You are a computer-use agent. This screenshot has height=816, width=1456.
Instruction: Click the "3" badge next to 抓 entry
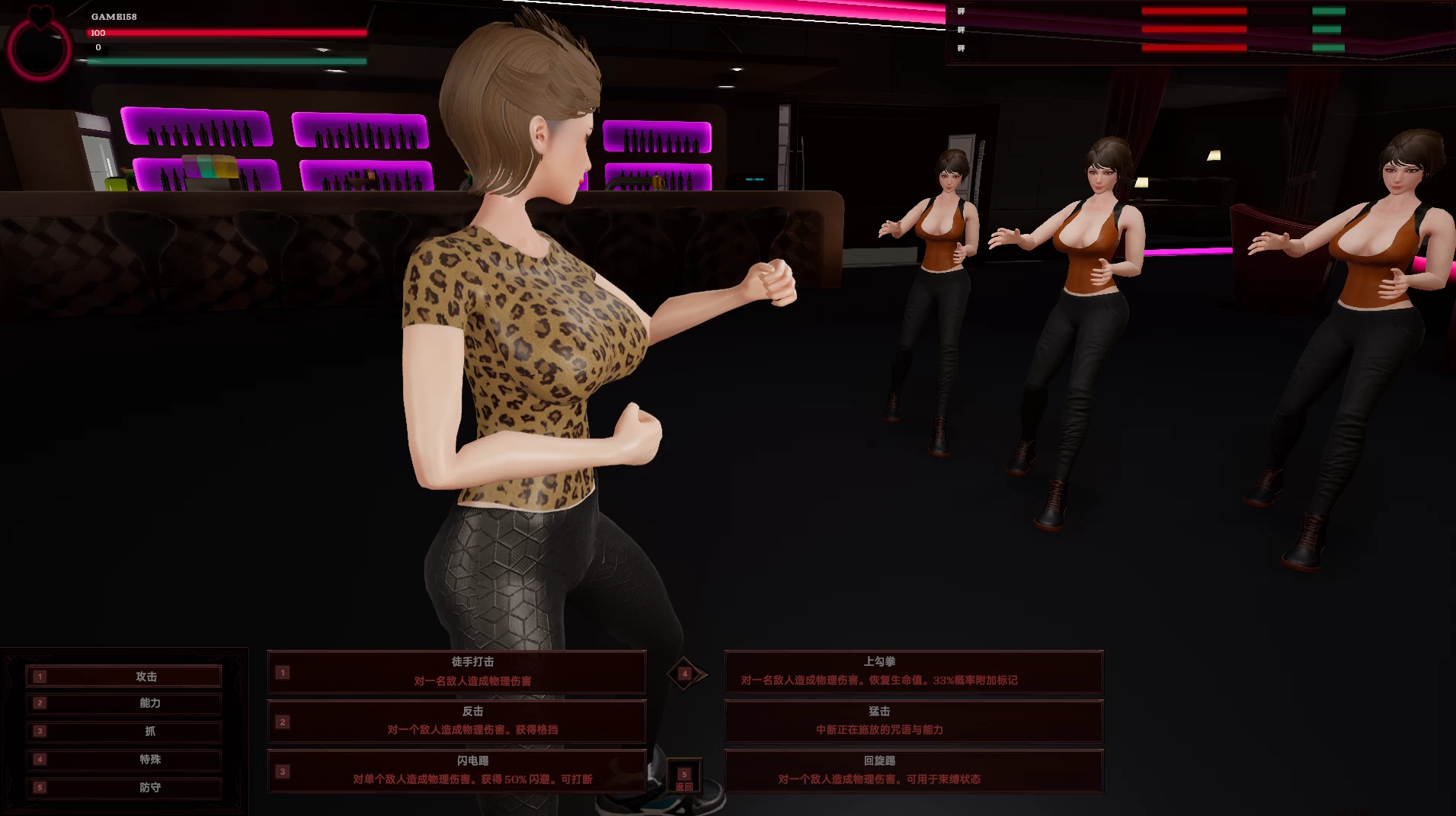pos(40,731)
